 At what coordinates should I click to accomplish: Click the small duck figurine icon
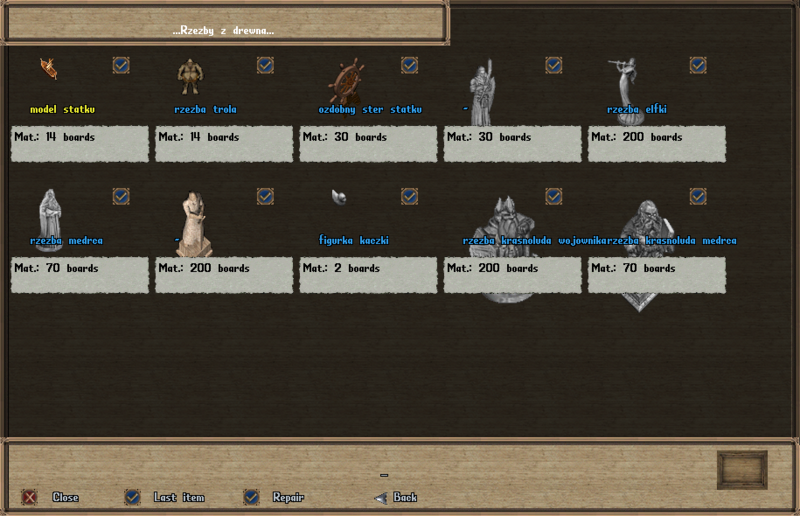[339, 196]
